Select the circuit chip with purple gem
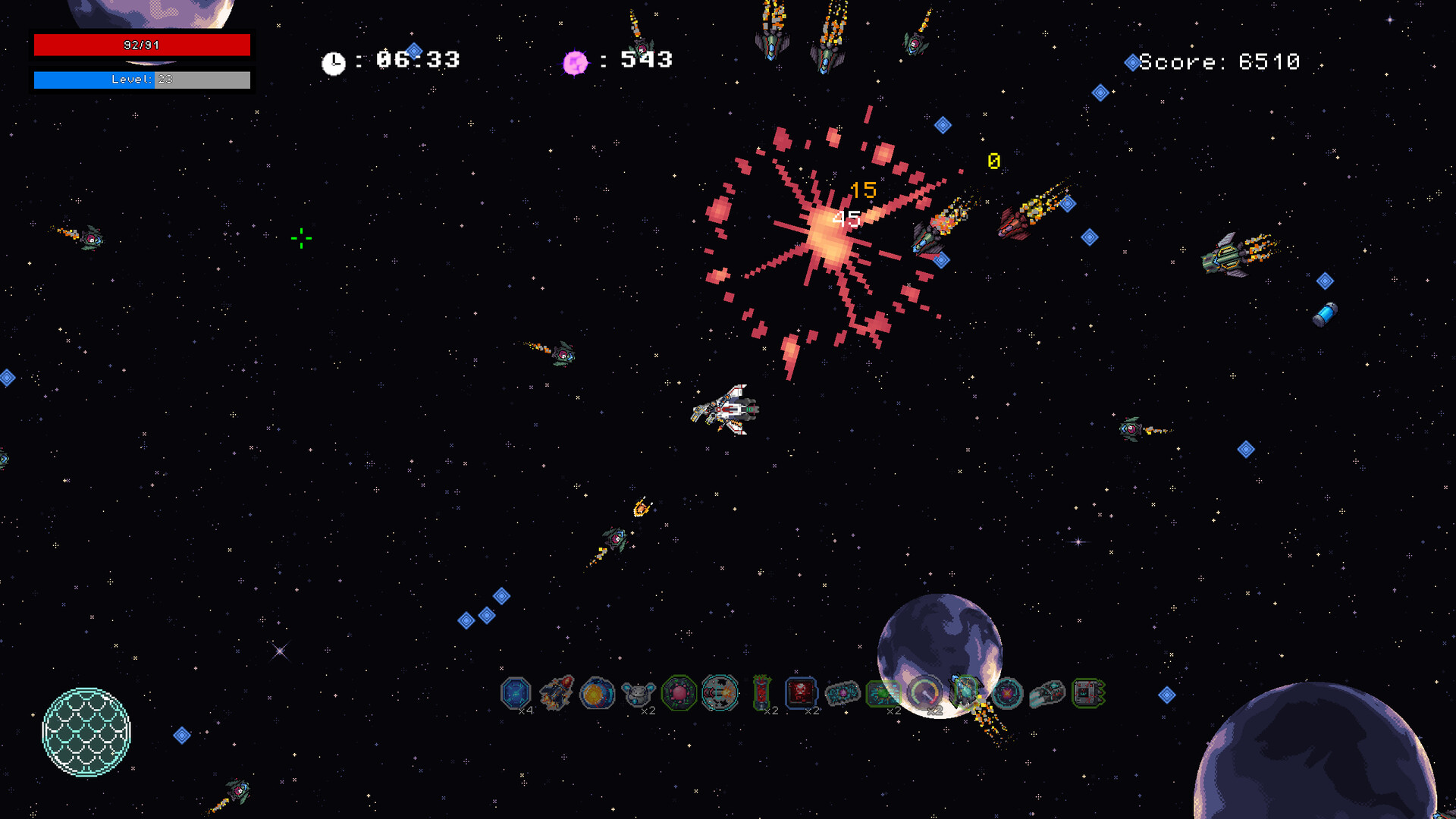The width and height of the screenshot is (1456, 819). tap(843, 693)
